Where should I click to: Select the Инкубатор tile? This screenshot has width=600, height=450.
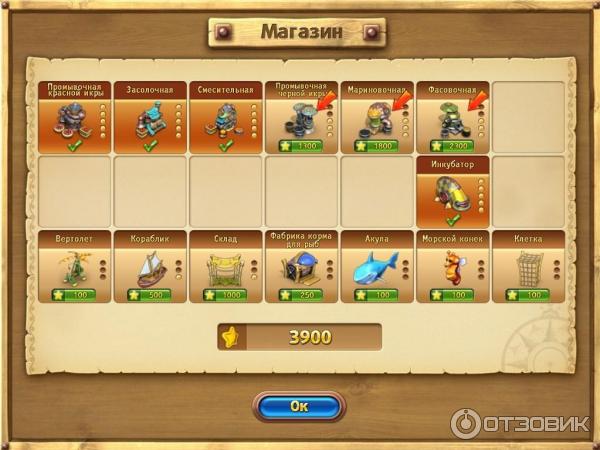click(453, 192)
